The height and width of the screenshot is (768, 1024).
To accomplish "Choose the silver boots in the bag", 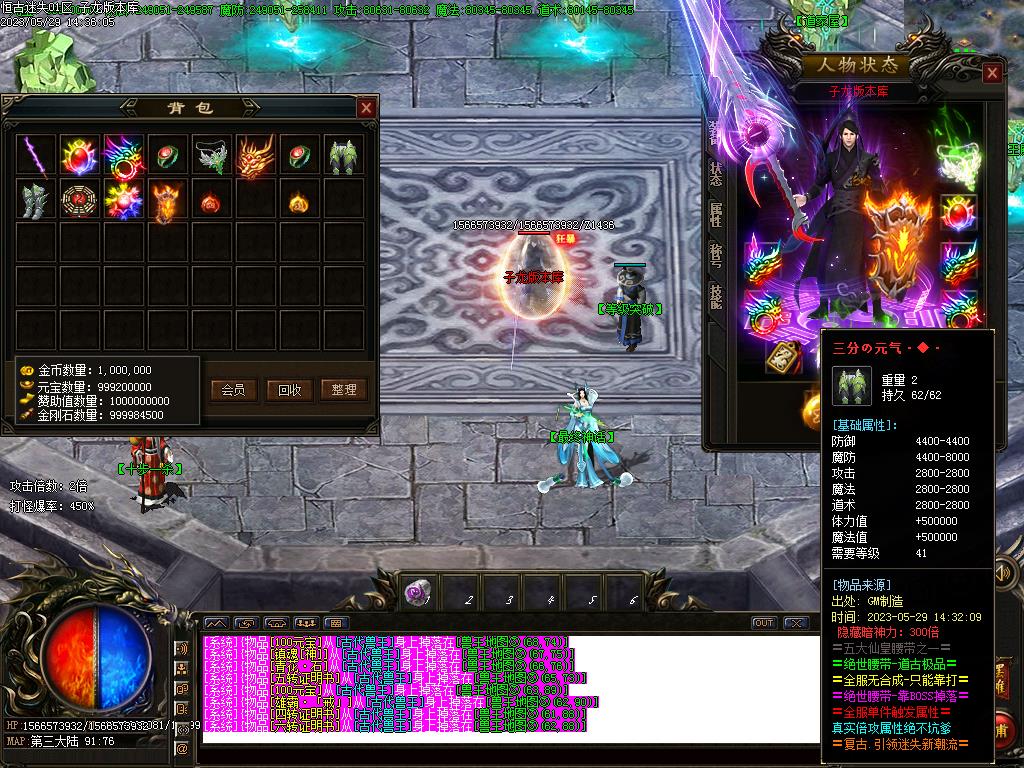I will point(37,200).
